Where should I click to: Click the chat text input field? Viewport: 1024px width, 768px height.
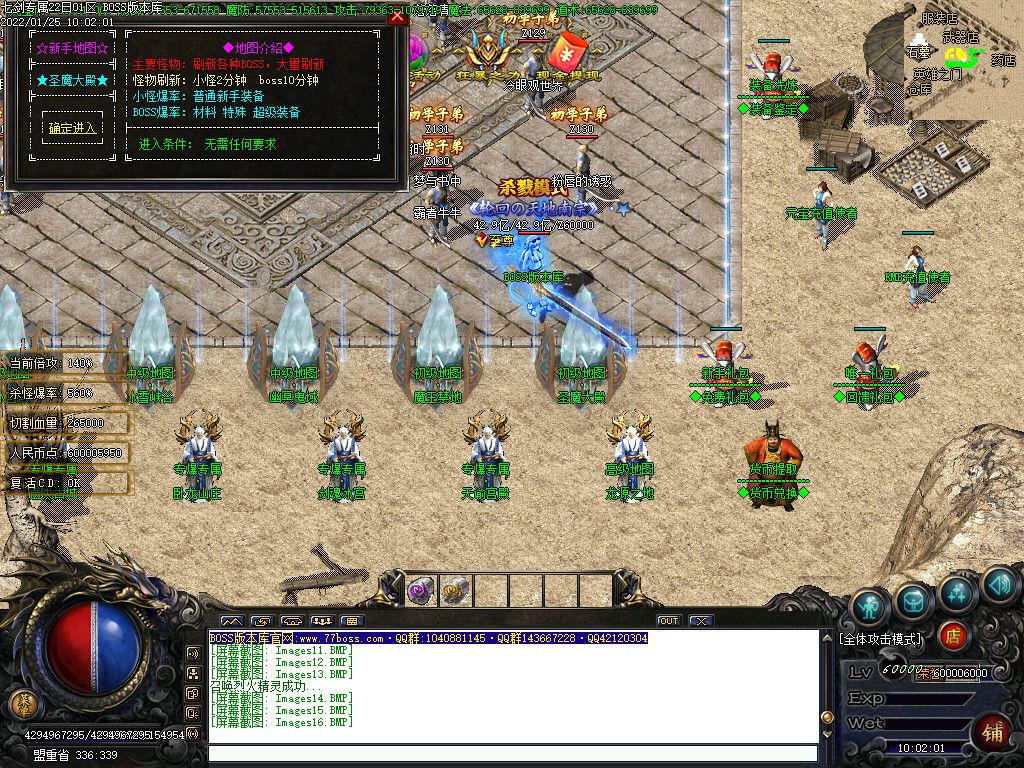point(512,753)
